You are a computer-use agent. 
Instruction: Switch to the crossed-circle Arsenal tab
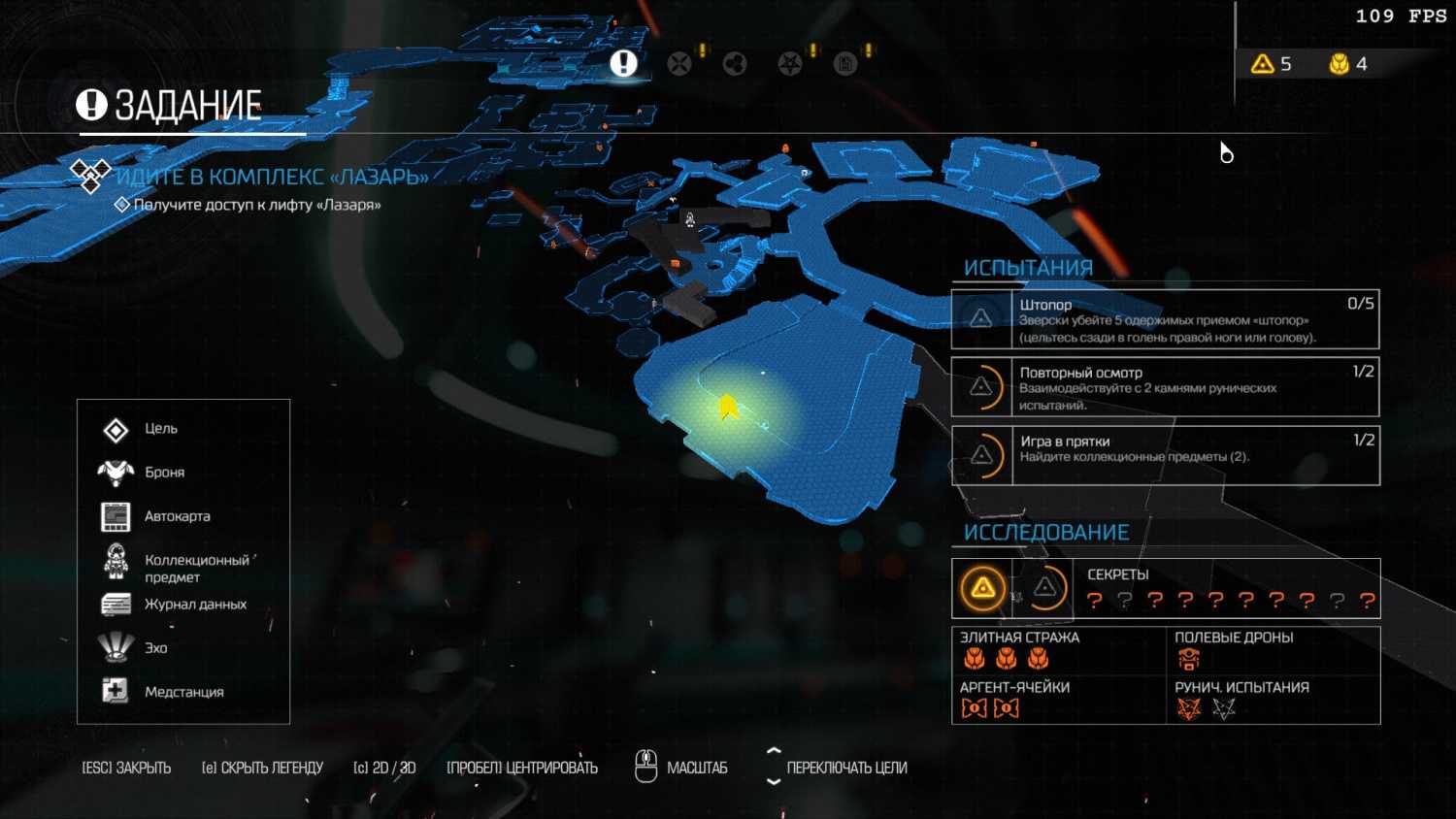(x=679, y=64)
